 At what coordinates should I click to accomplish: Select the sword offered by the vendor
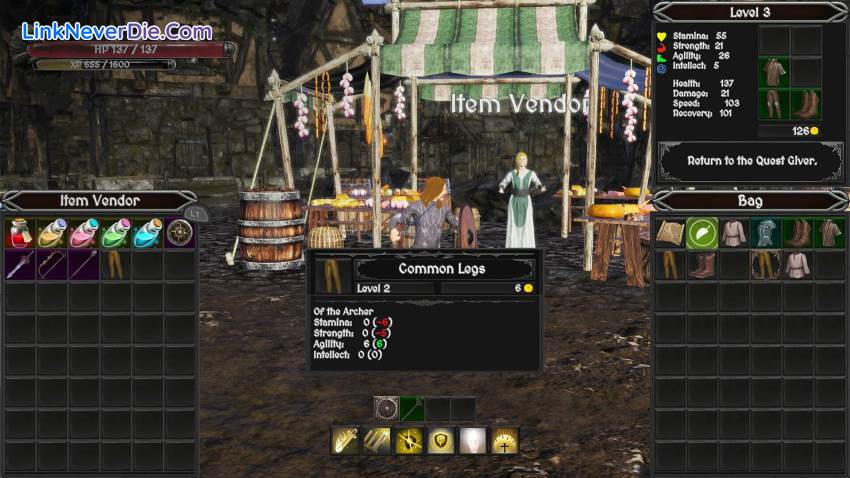(20, 265)
